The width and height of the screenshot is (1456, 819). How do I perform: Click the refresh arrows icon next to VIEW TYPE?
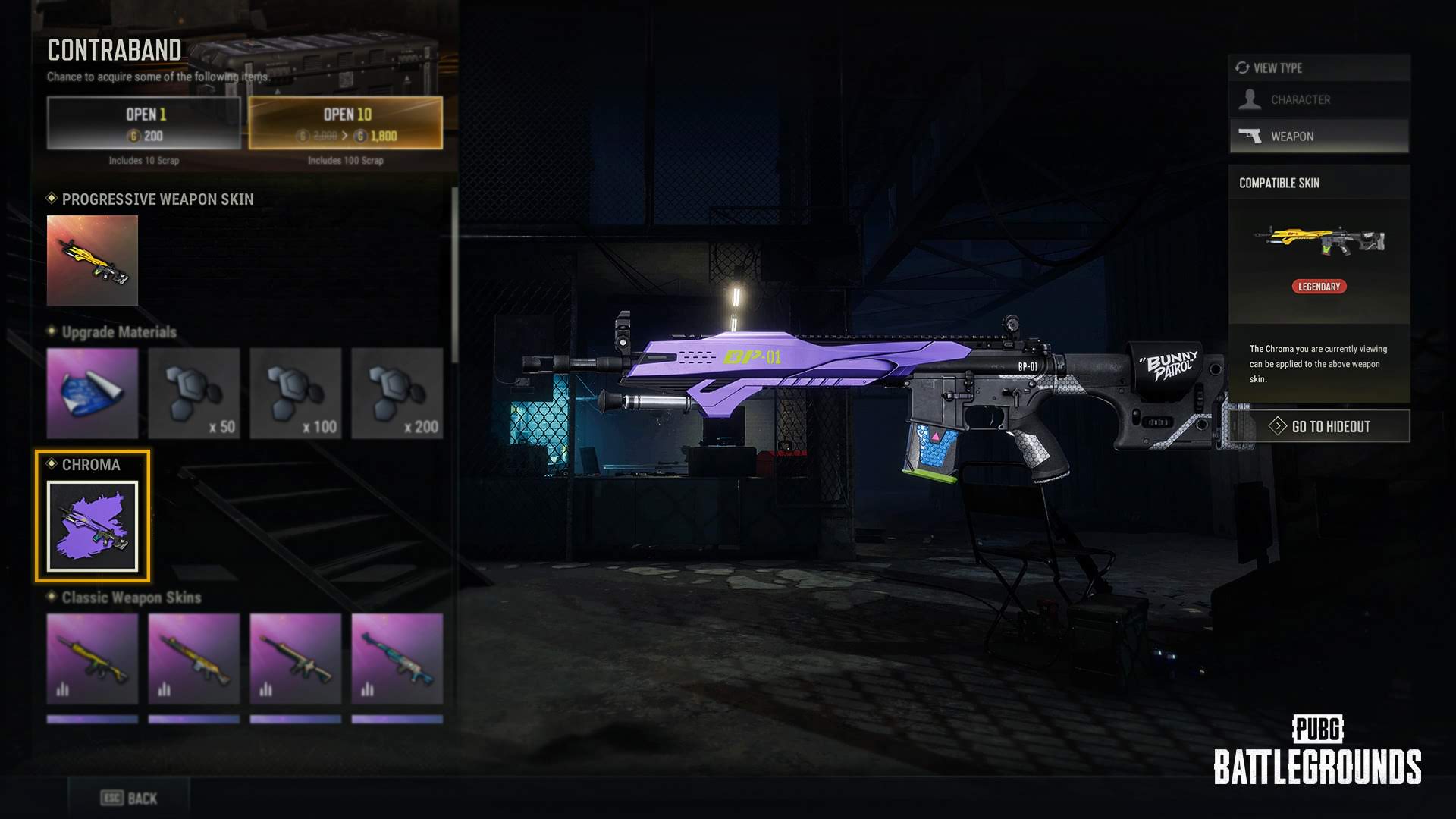(1243, 67)
